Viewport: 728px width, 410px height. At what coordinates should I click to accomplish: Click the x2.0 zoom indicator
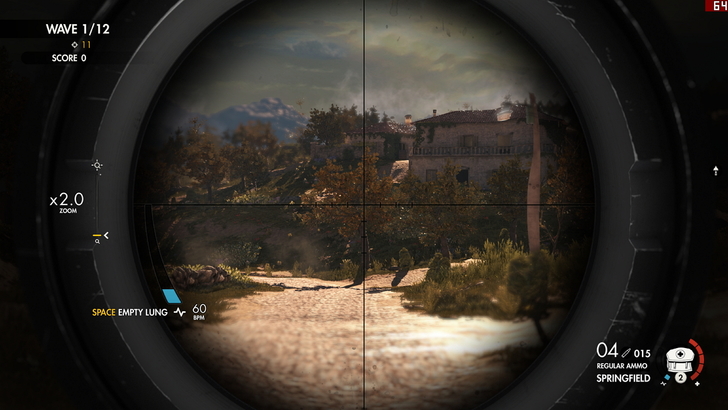tap(67, 200)
